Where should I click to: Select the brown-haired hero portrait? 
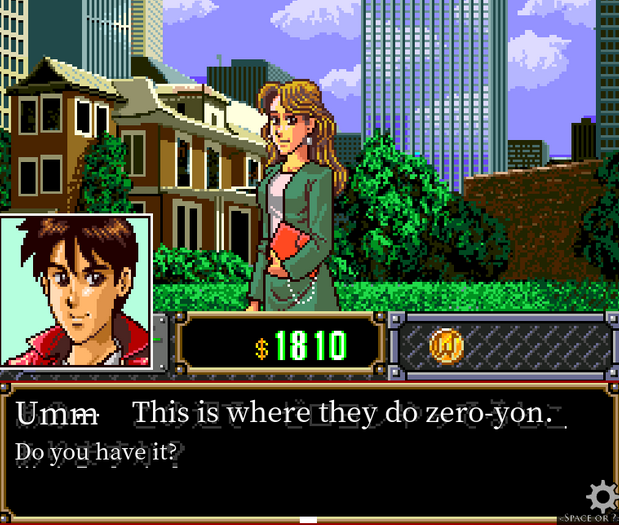[x=76, y=290]
